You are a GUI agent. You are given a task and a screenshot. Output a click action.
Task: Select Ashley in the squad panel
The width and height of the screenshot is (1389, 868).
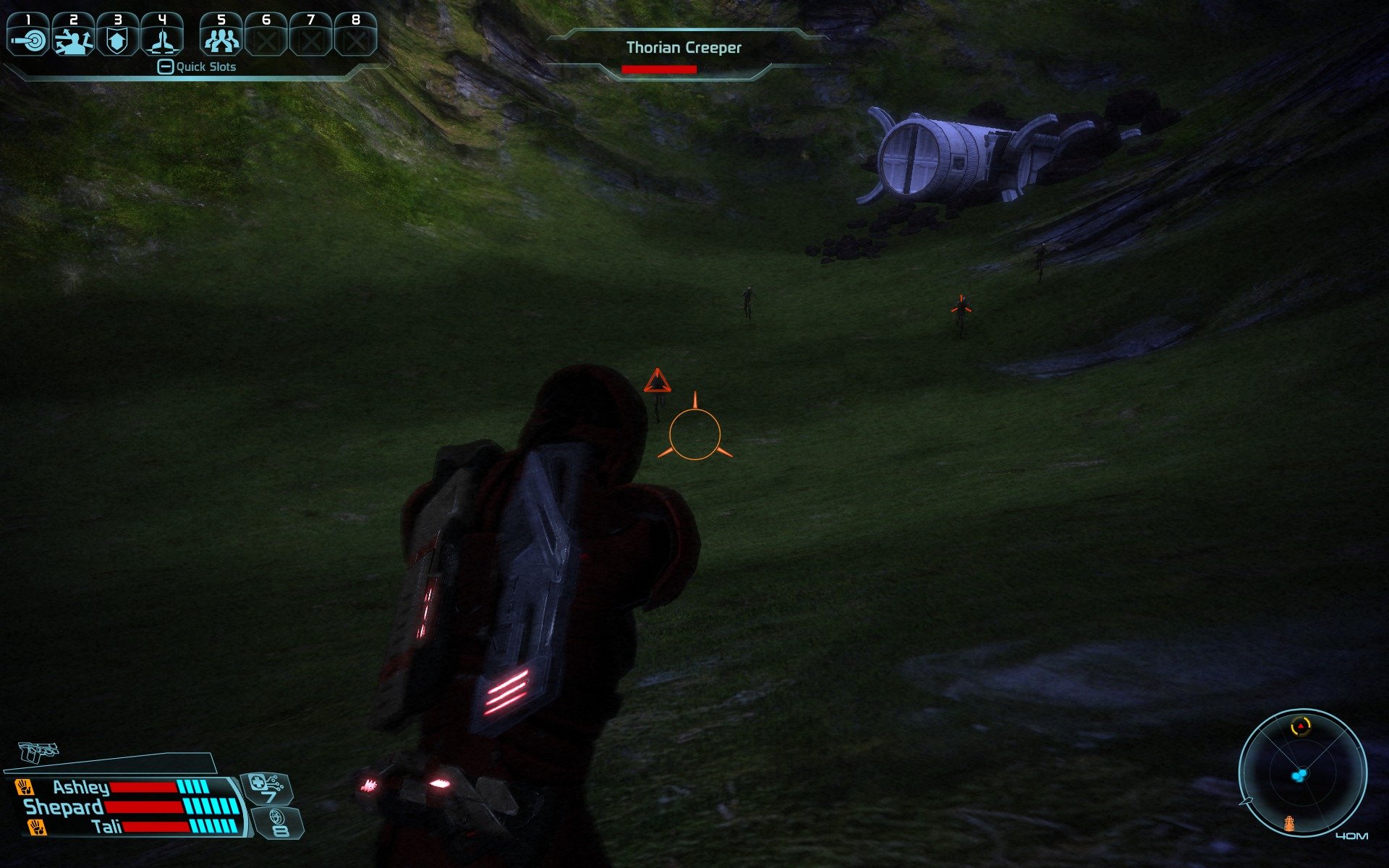[81, 787]
